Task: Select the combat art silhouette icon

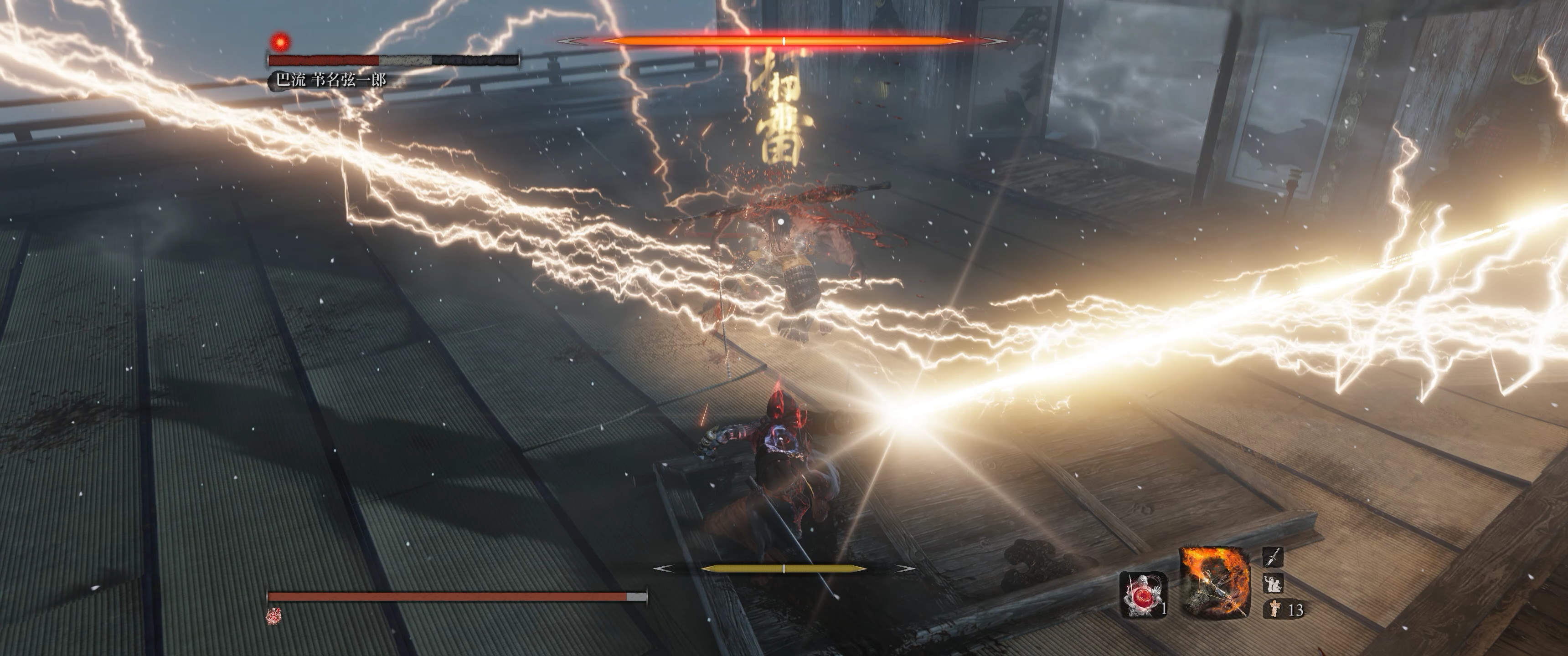Action: coord(1273,583)
